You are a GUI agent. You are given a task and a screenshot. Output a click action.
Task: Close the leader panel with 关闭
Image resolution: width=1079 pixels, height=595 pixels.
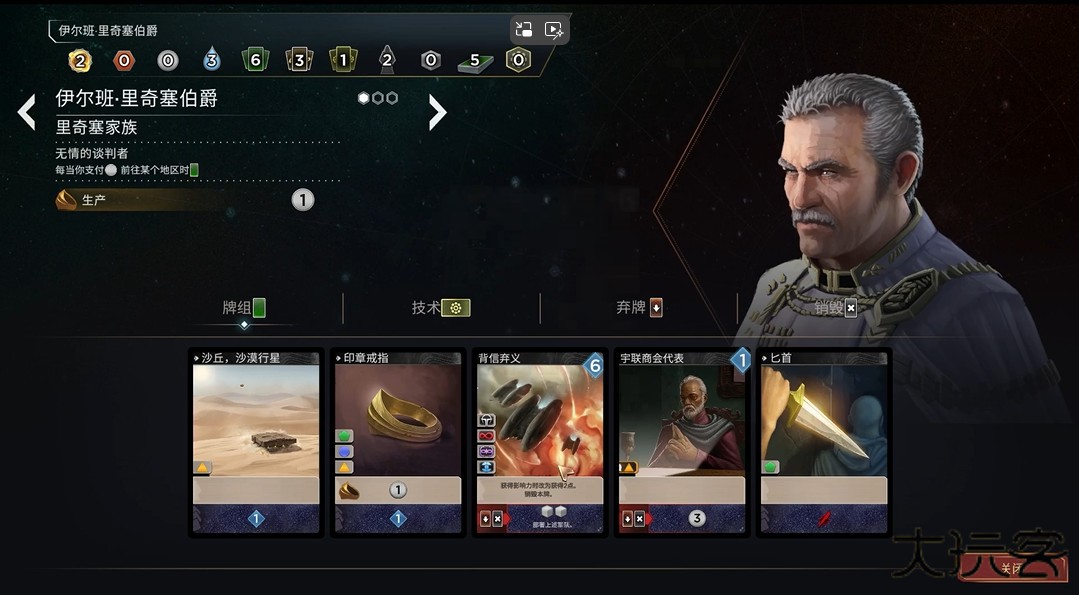point(1012,569)
